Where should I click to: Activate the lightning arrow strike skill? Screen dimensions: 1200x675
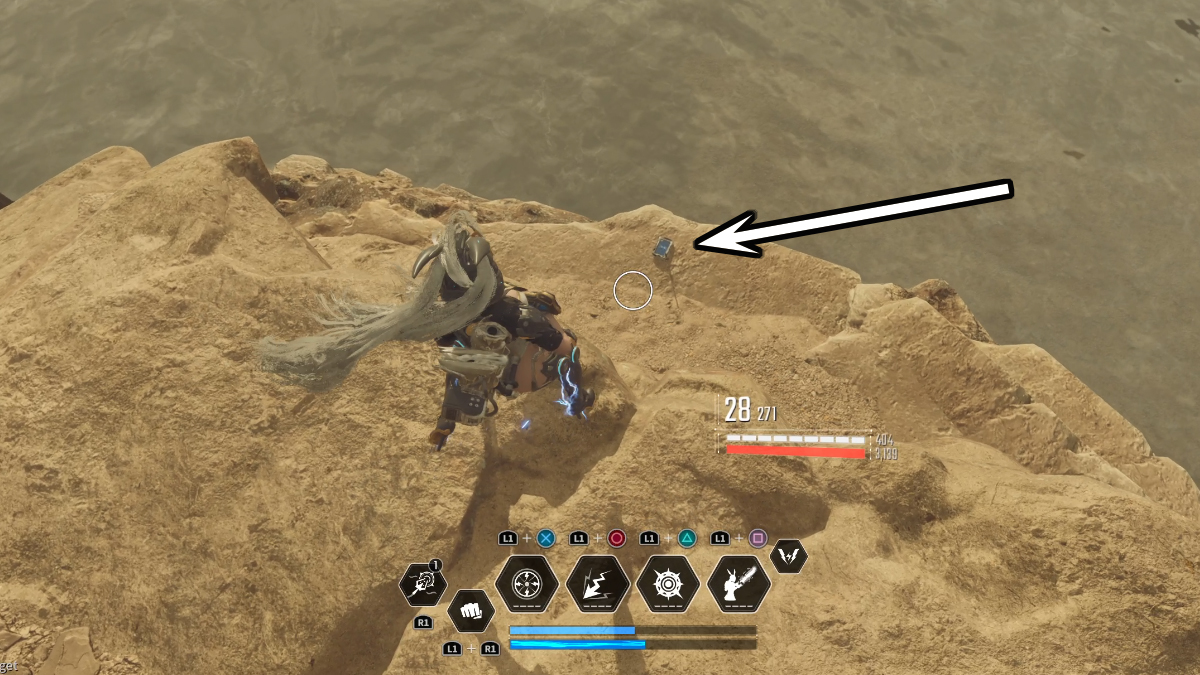tap(598, 584)
